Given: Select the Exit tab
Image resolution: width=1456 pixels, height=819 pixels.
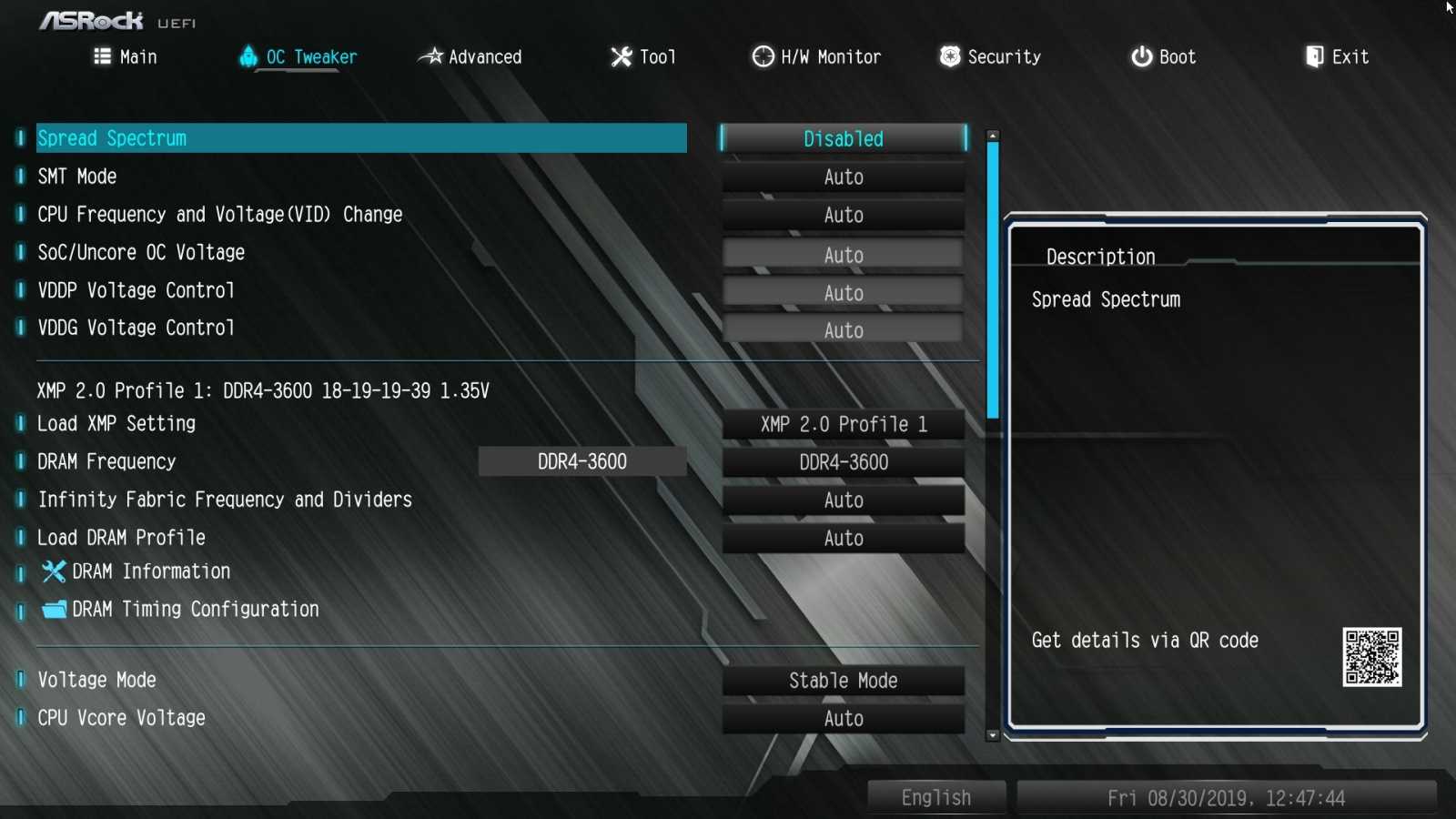Looking at the screenshot, I should [1337, 57].
